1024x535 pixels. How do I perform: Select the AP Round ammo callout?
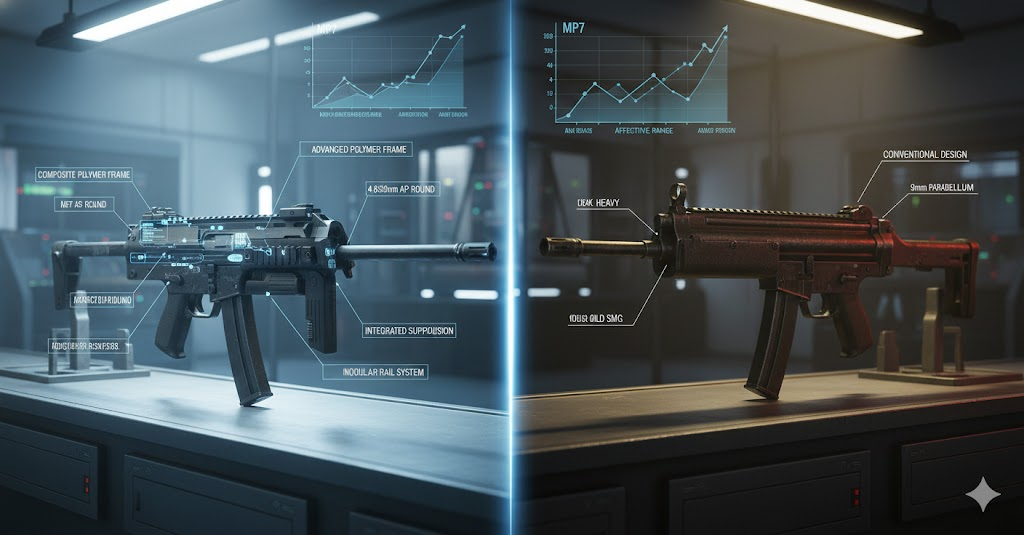pos(404,186)
